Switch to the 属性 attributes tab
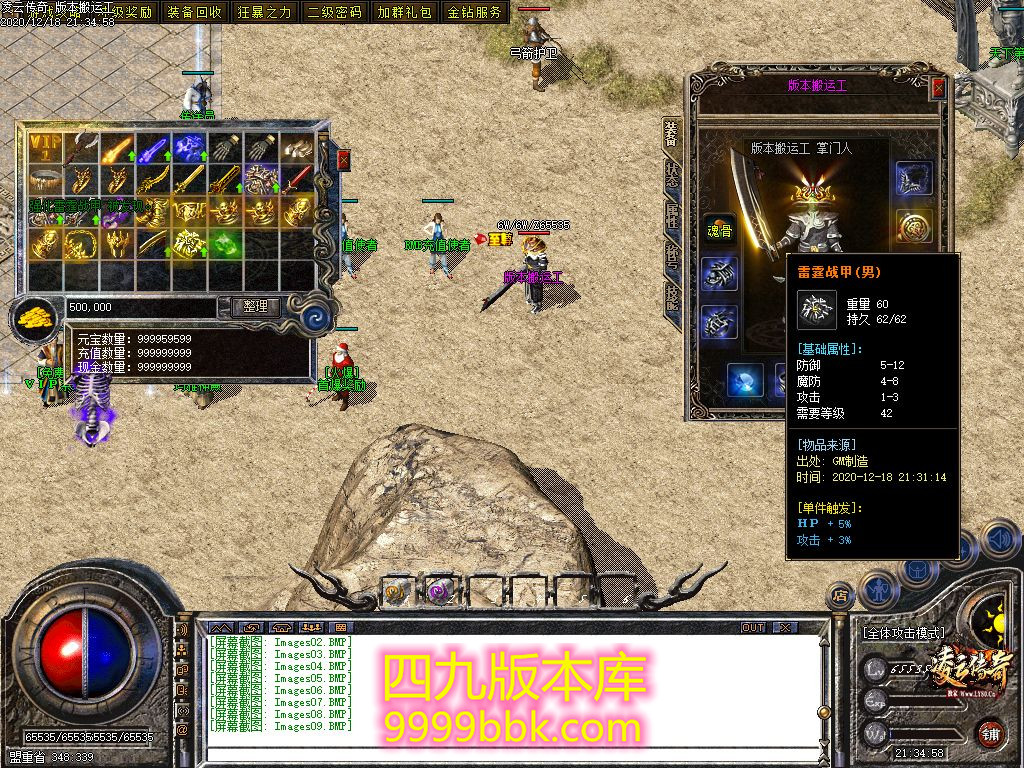 pos(673,216)
